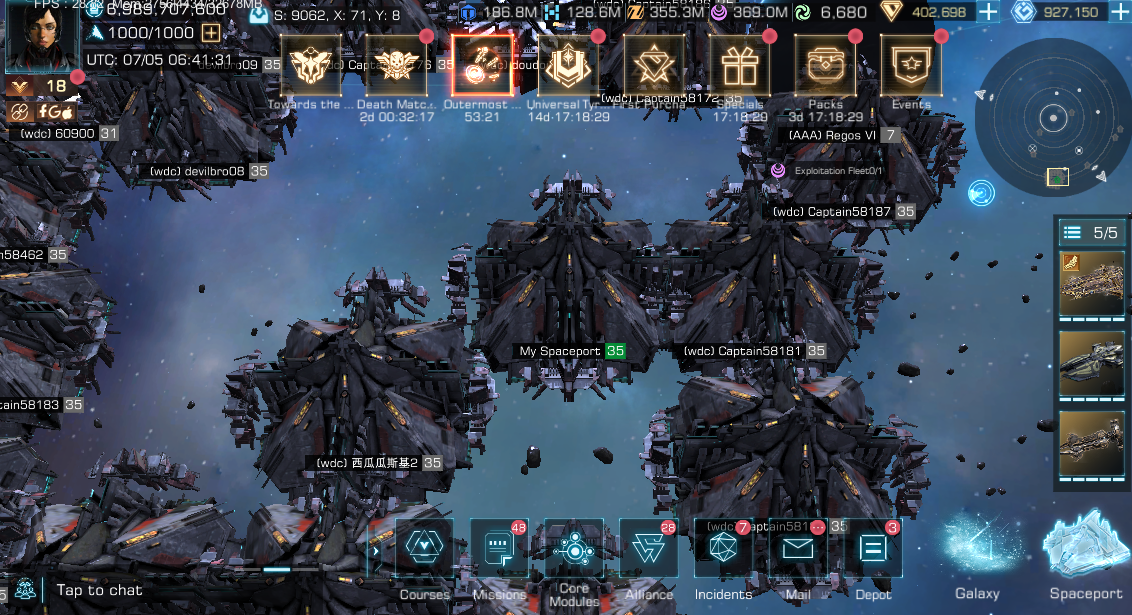Open the Alliance menu
Screen dimensions: 1132x615
click(649, 549)
